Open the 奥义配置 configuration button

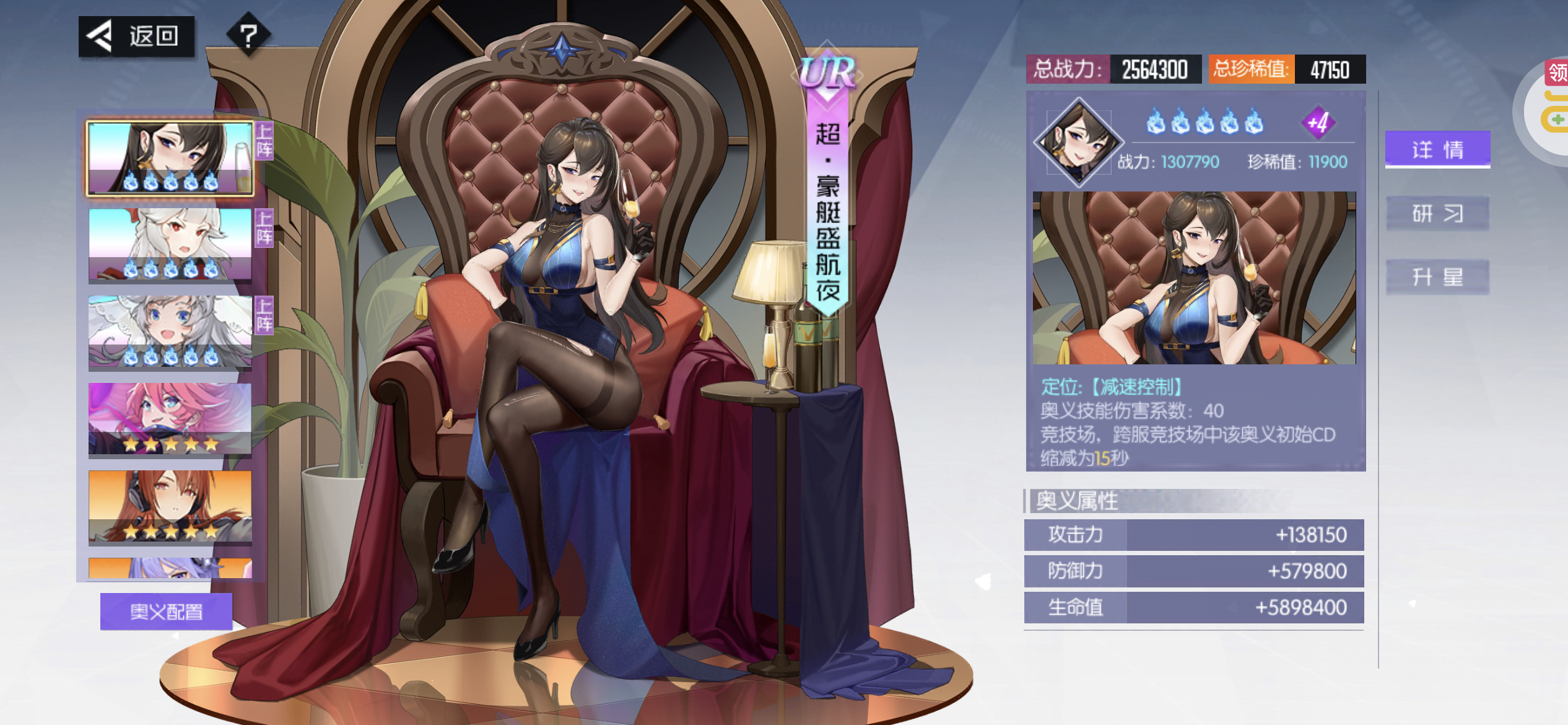click(166, 612)
